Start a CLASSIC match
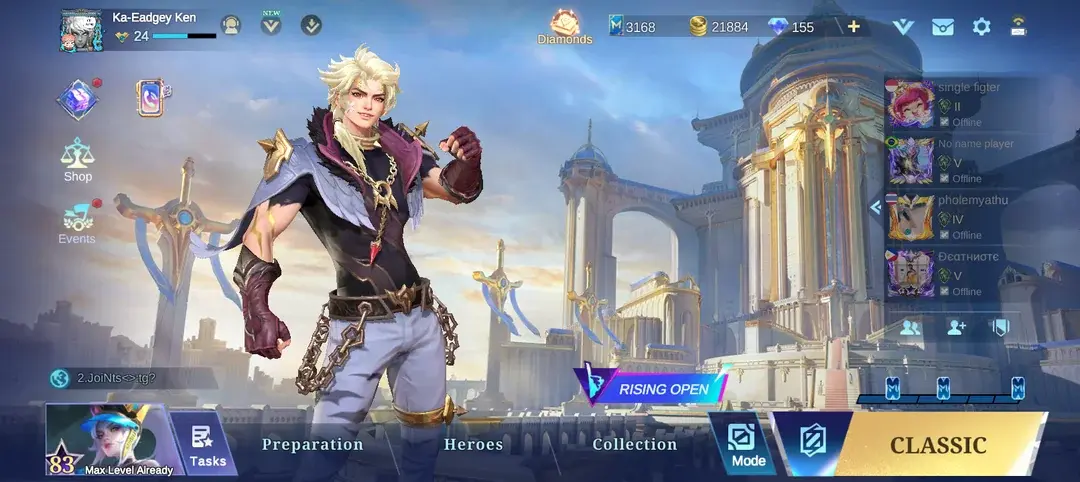 pyautogui.click(x=937, y=445)
